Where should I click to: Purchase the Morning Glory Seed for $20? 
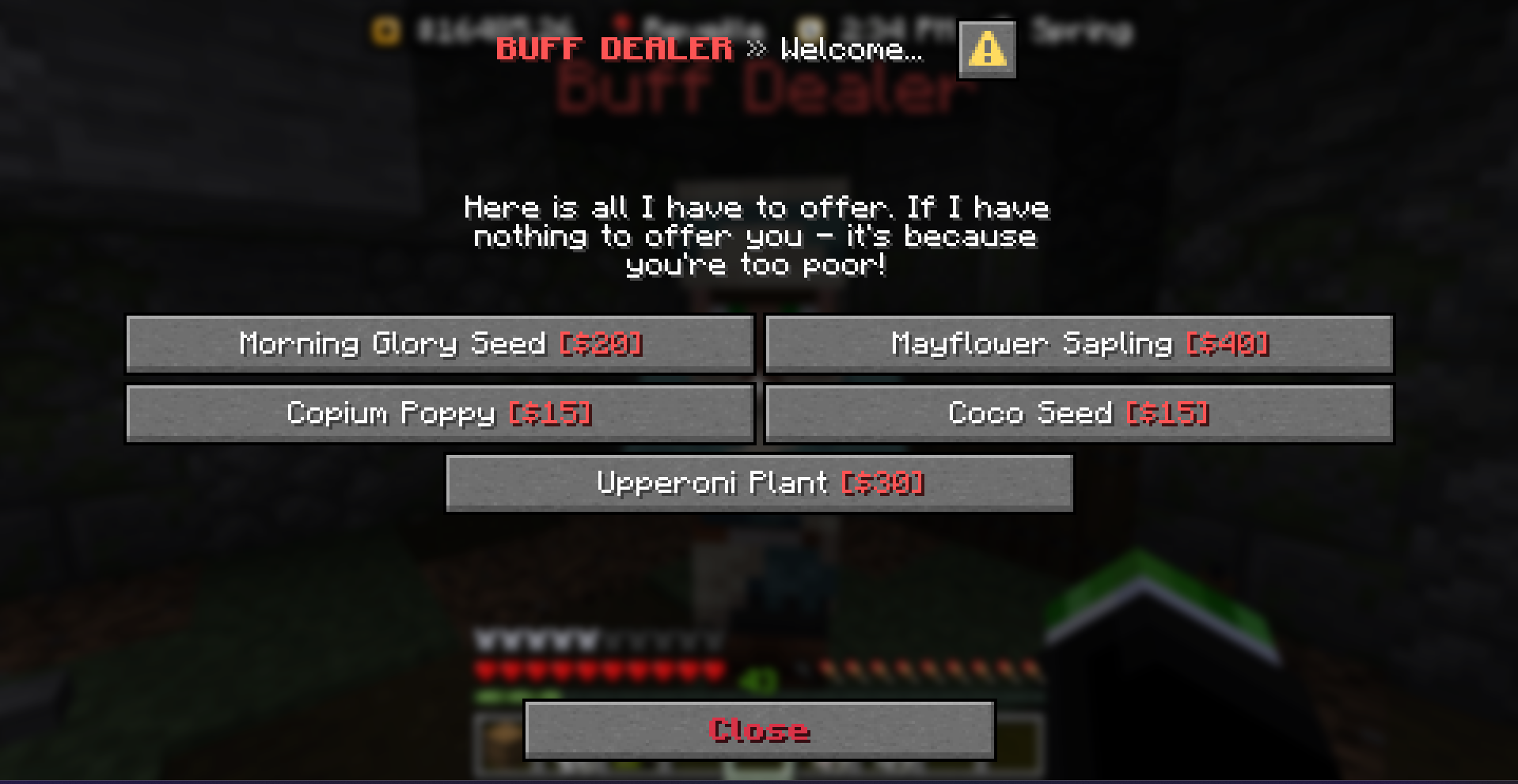coord(438,344)
